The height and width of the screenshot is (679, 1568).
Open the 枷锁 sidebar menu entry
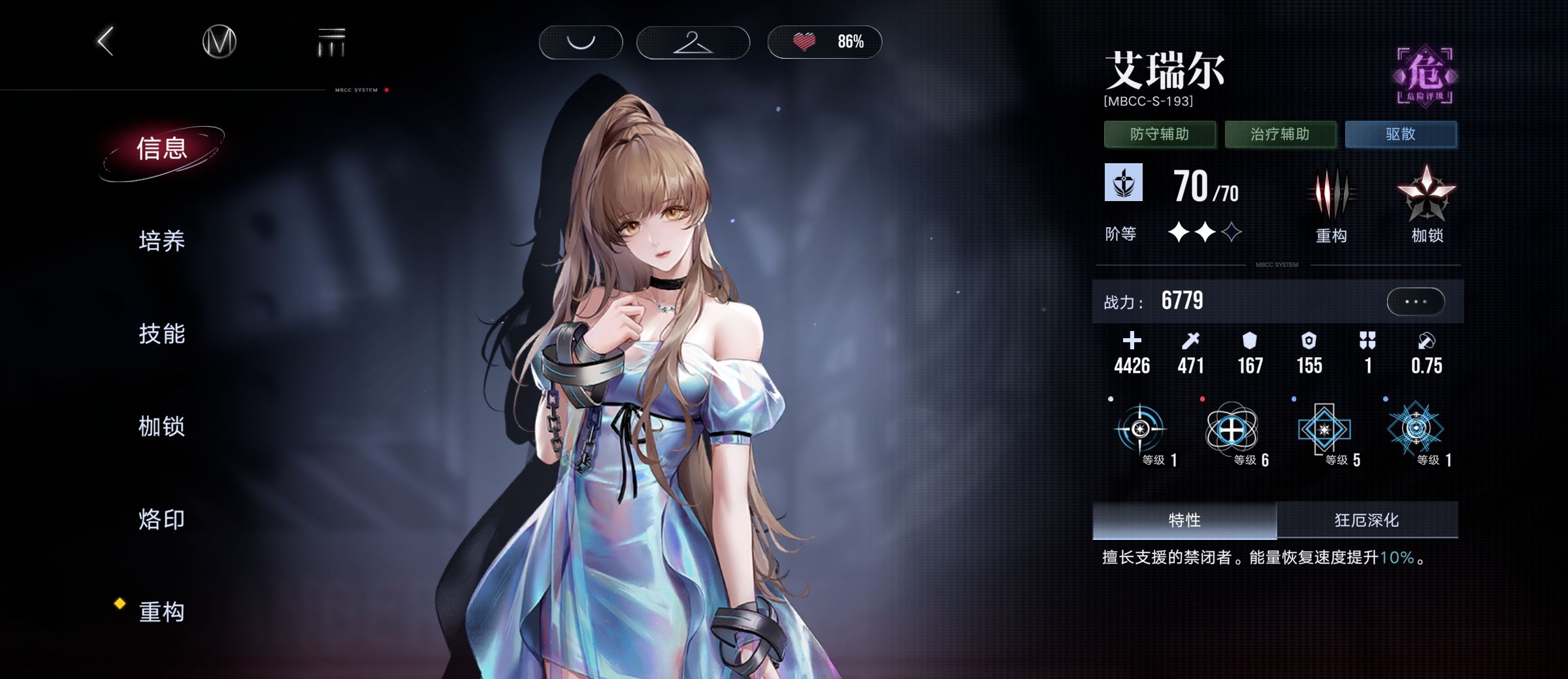click(x=162, y=427)
